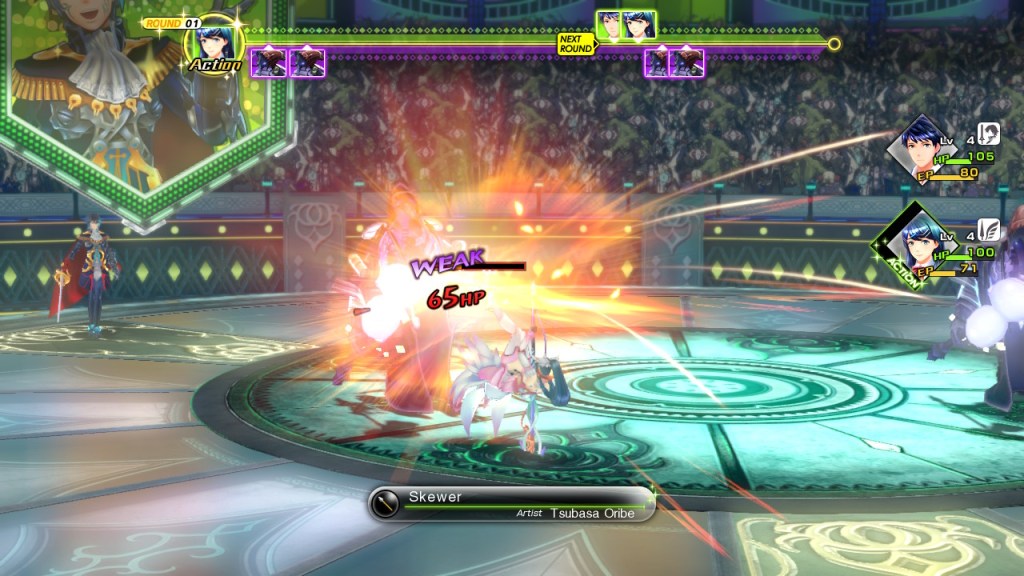The height and width of the screenshot is (576, 1024).
Task: Click Tsubasa's portrait above the Next Round marker
Action: pyautogui.click(x=639, y=25)
